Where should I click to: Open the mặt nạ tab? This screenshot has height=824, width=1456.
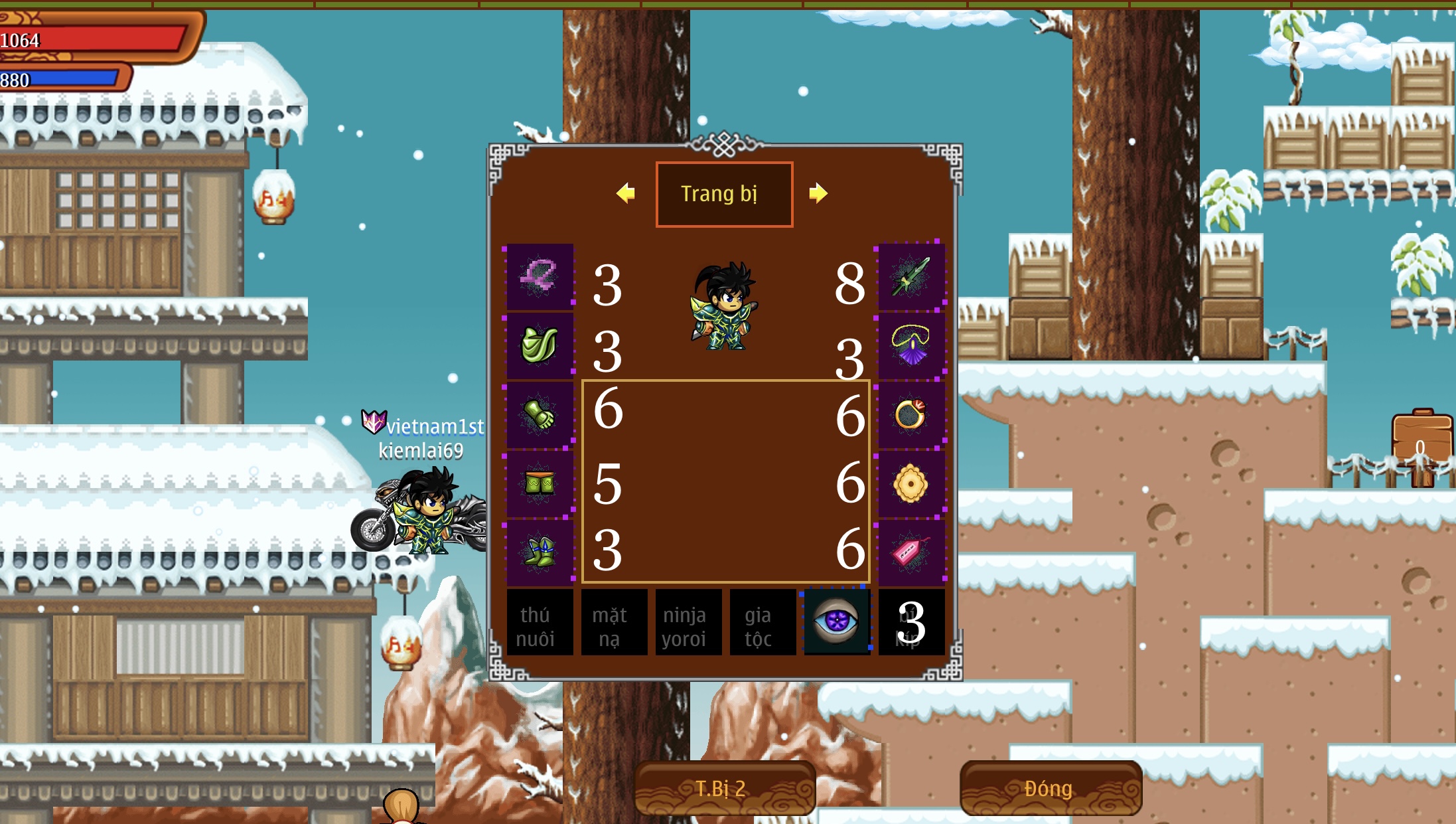pyautogui.click(x=614, y=622)
